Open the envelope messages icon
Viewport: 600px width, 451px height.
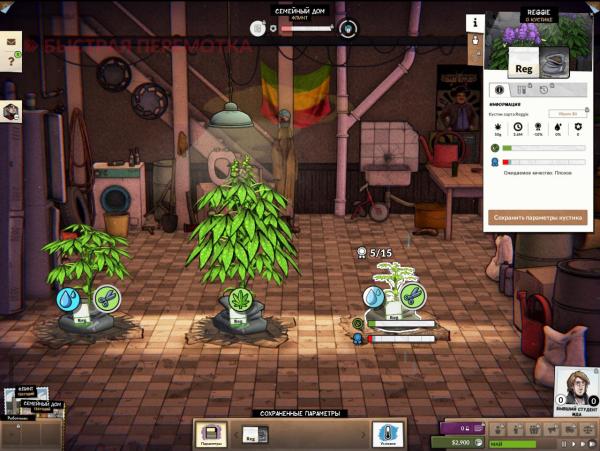[x=12, y=41]
